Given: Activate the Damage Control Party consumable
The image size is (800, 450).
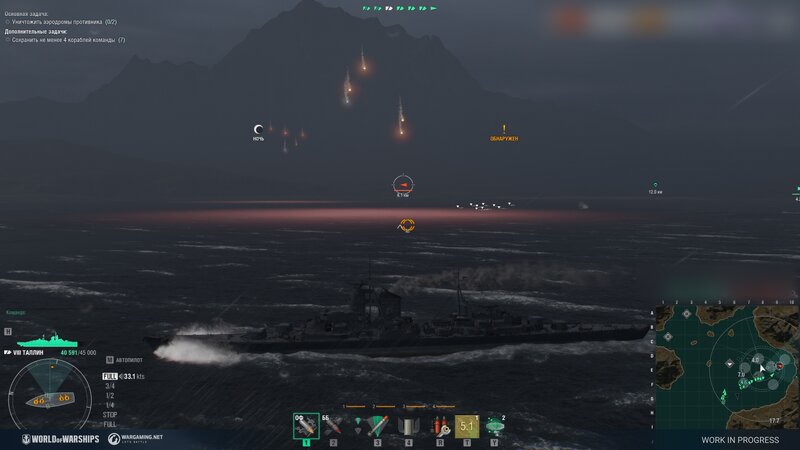Looking at the screenshot, I should [x=407, y=425].
